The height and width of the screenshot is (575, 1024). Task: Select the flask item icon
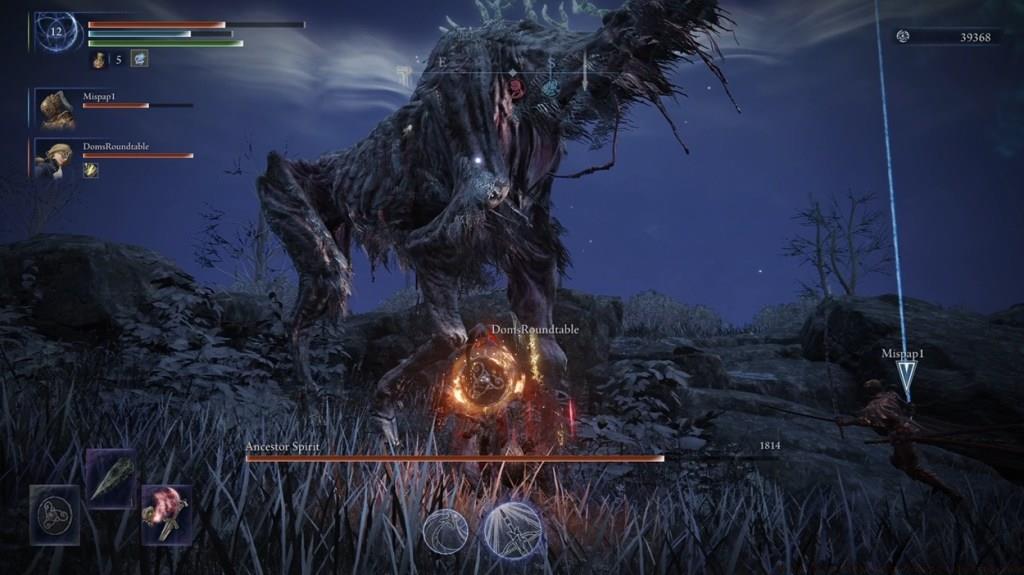(x=101, y=60)
